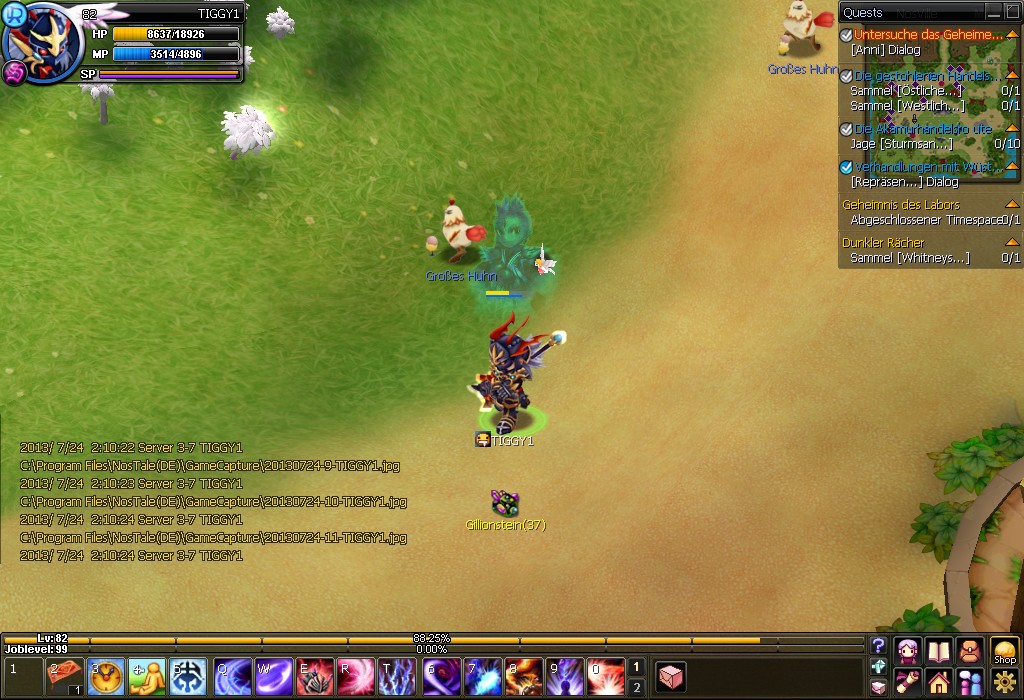The image size is (1024, 700).
Task: Use the red item in hotbar slot 2
Action: (x=65, y=676)
